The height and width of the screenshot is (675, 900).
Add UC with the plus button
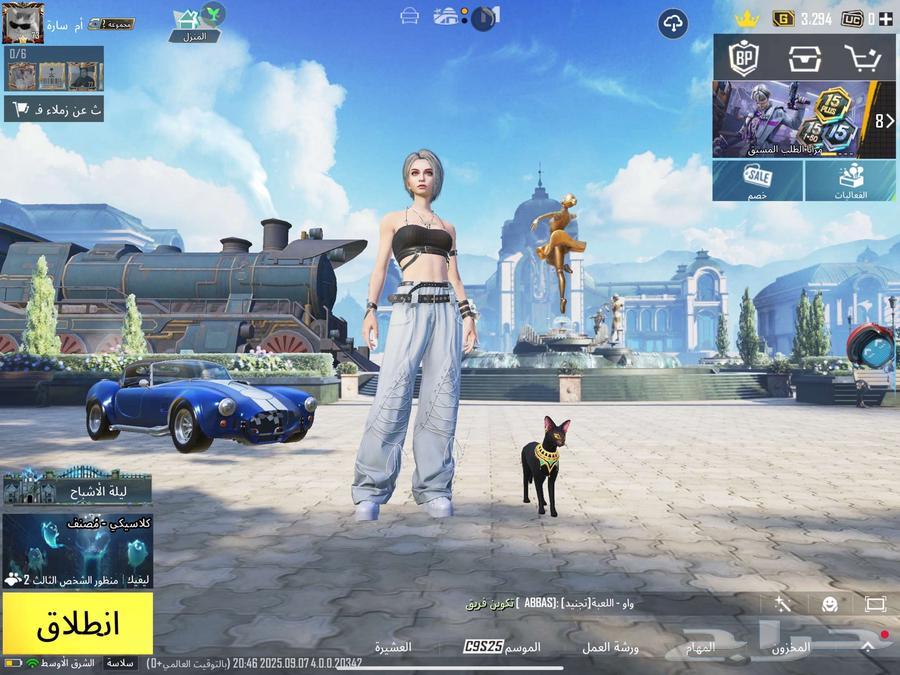pos(885,18)
